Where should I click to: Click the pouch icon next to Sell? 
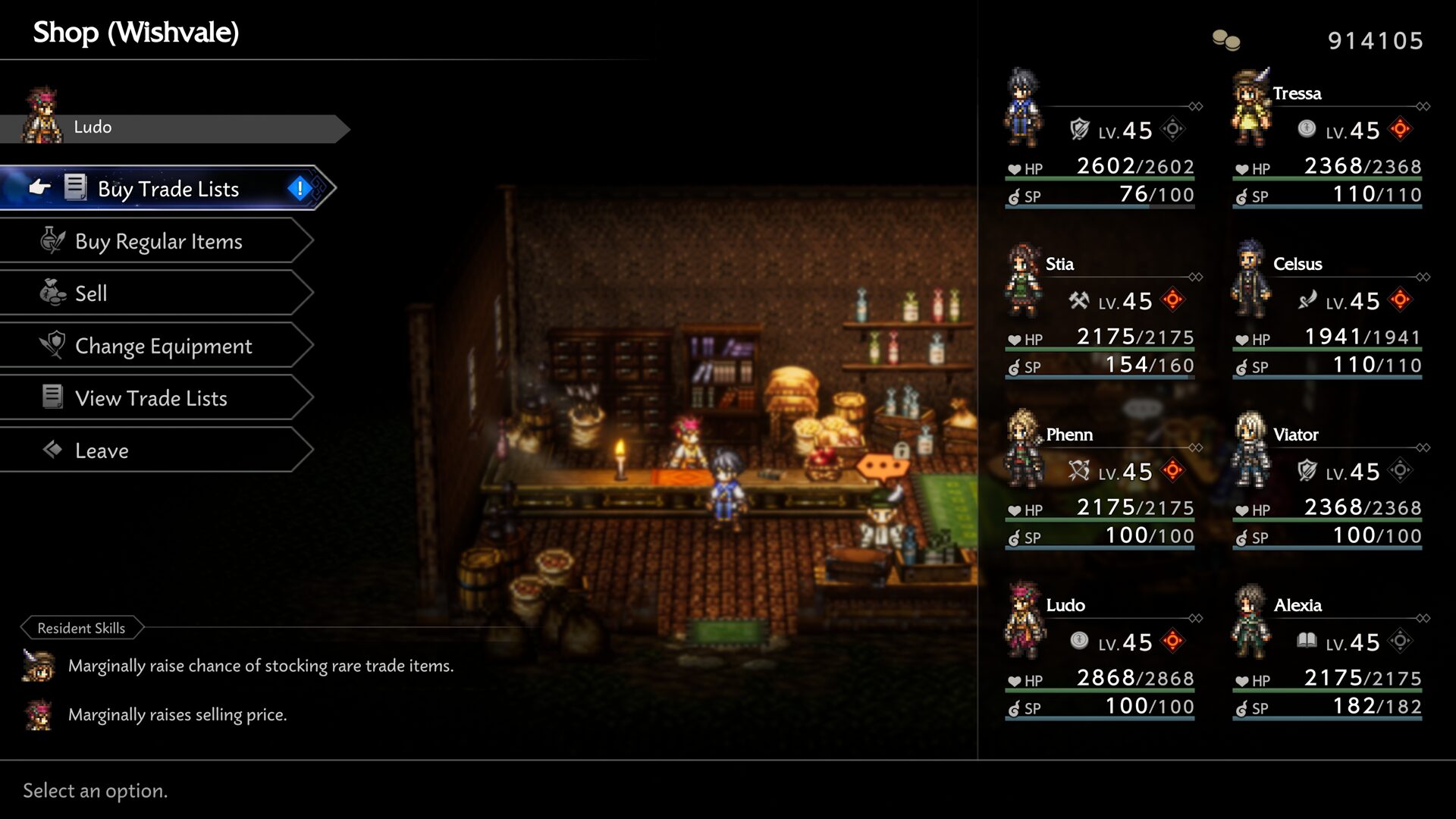(52, 292)
